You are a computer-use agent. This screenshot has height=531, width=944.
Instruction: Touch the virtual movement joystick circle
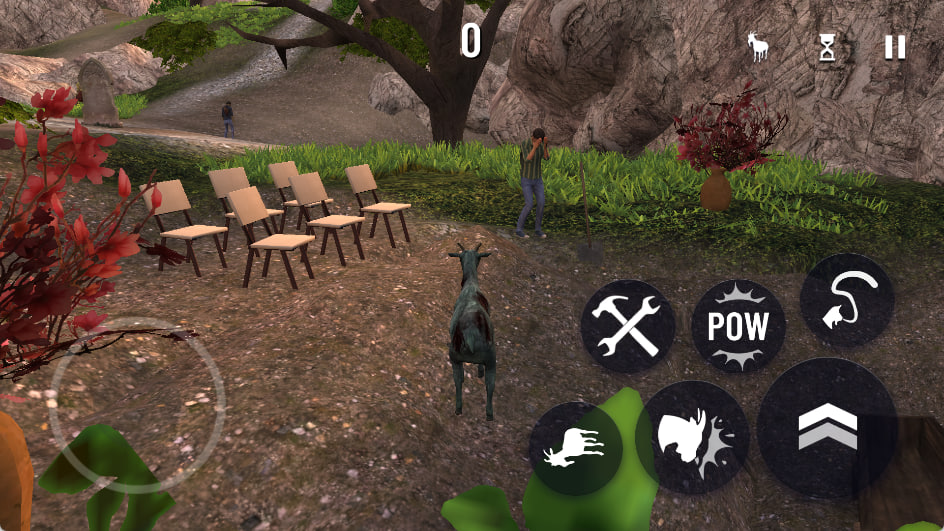(x=137, y=405)
